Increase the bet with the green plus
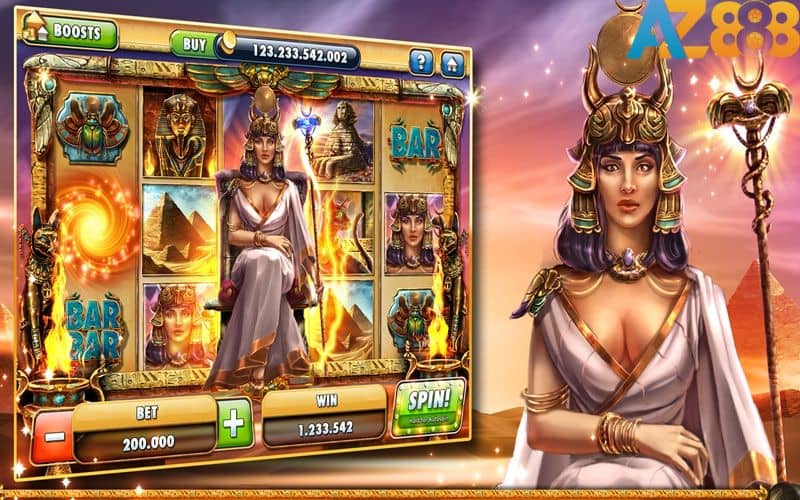Viewport: 800px width, 500px height. click(233, 422)
